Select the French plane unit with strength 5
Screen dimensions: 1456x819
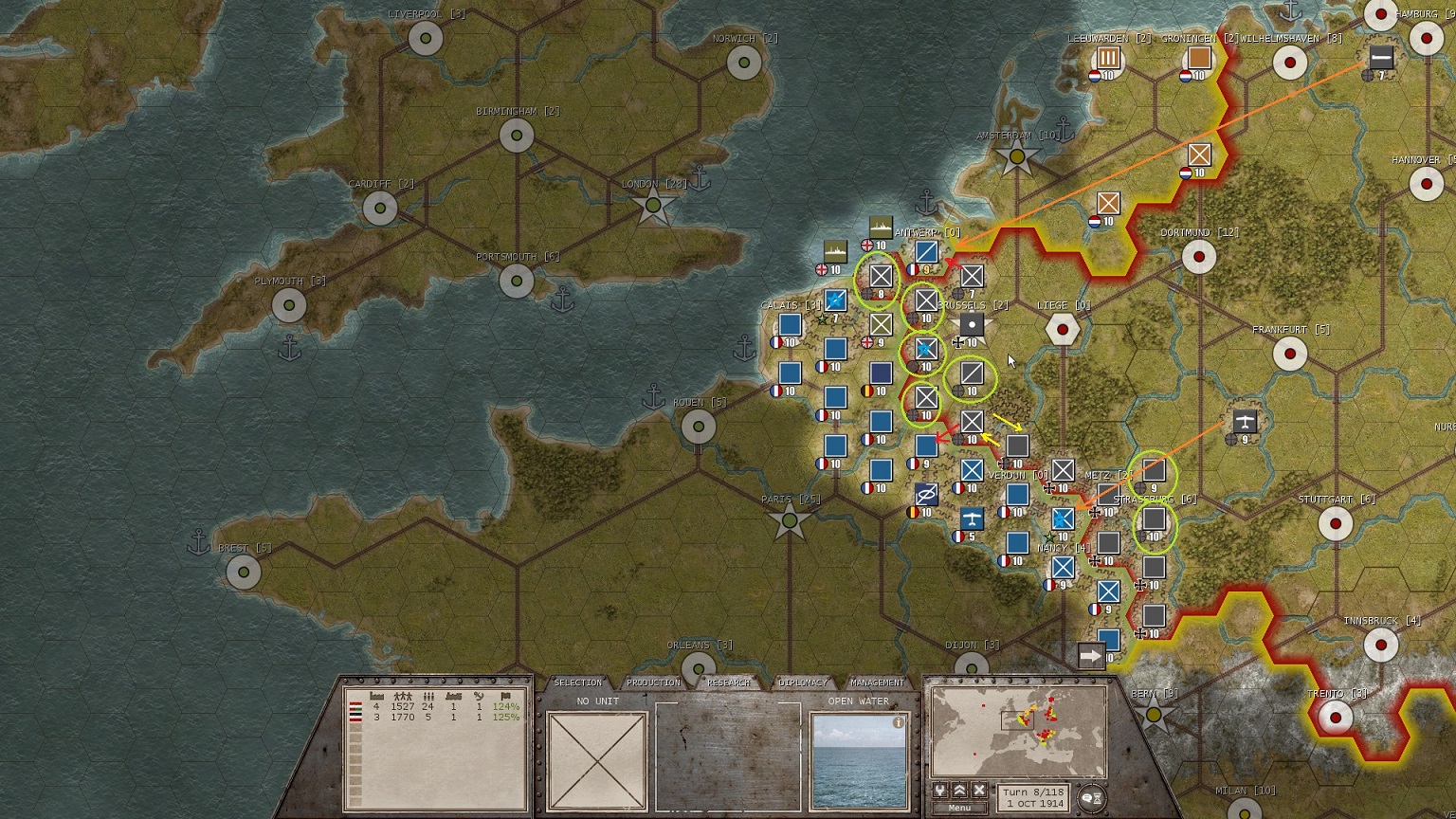pyautogui.click(x=972, y=519)
